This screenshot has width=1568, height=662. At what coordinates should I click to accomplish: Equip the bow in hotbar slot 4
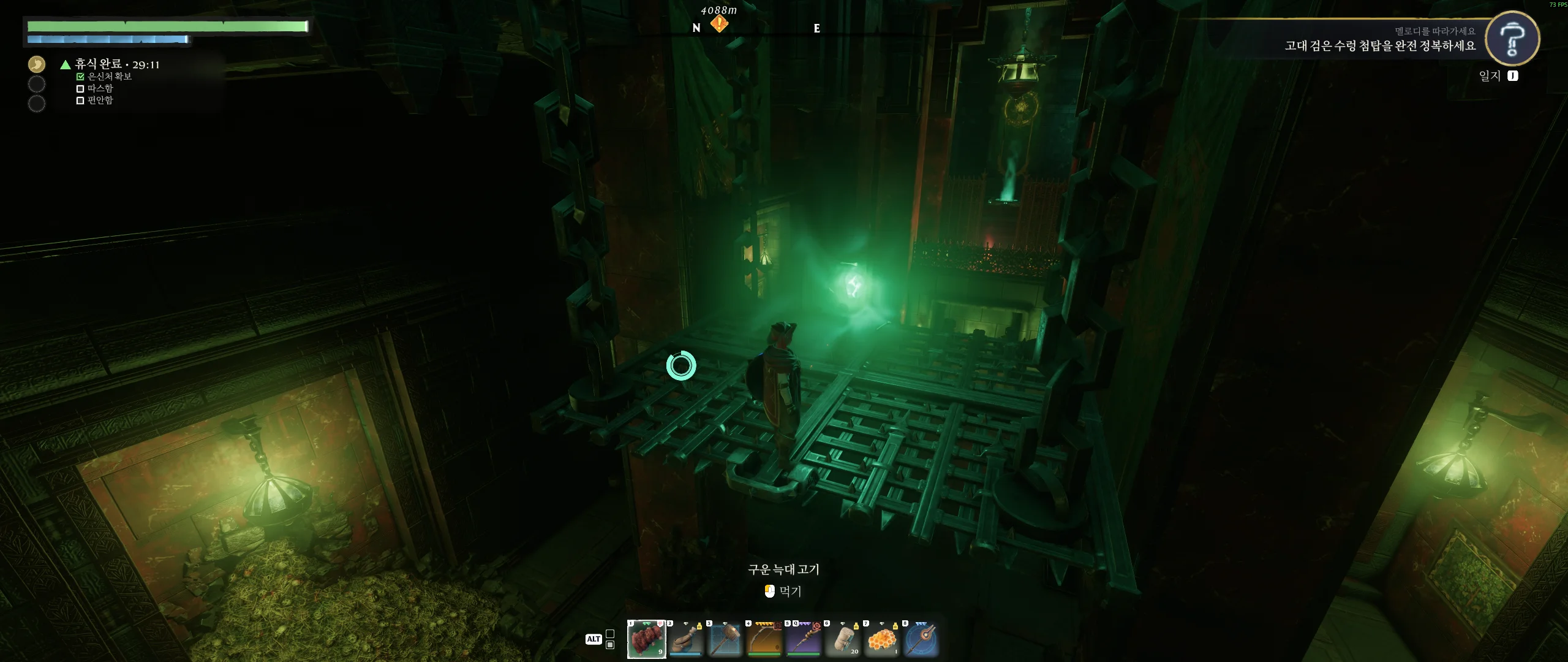pyautogui.click(x=764, y=639)
